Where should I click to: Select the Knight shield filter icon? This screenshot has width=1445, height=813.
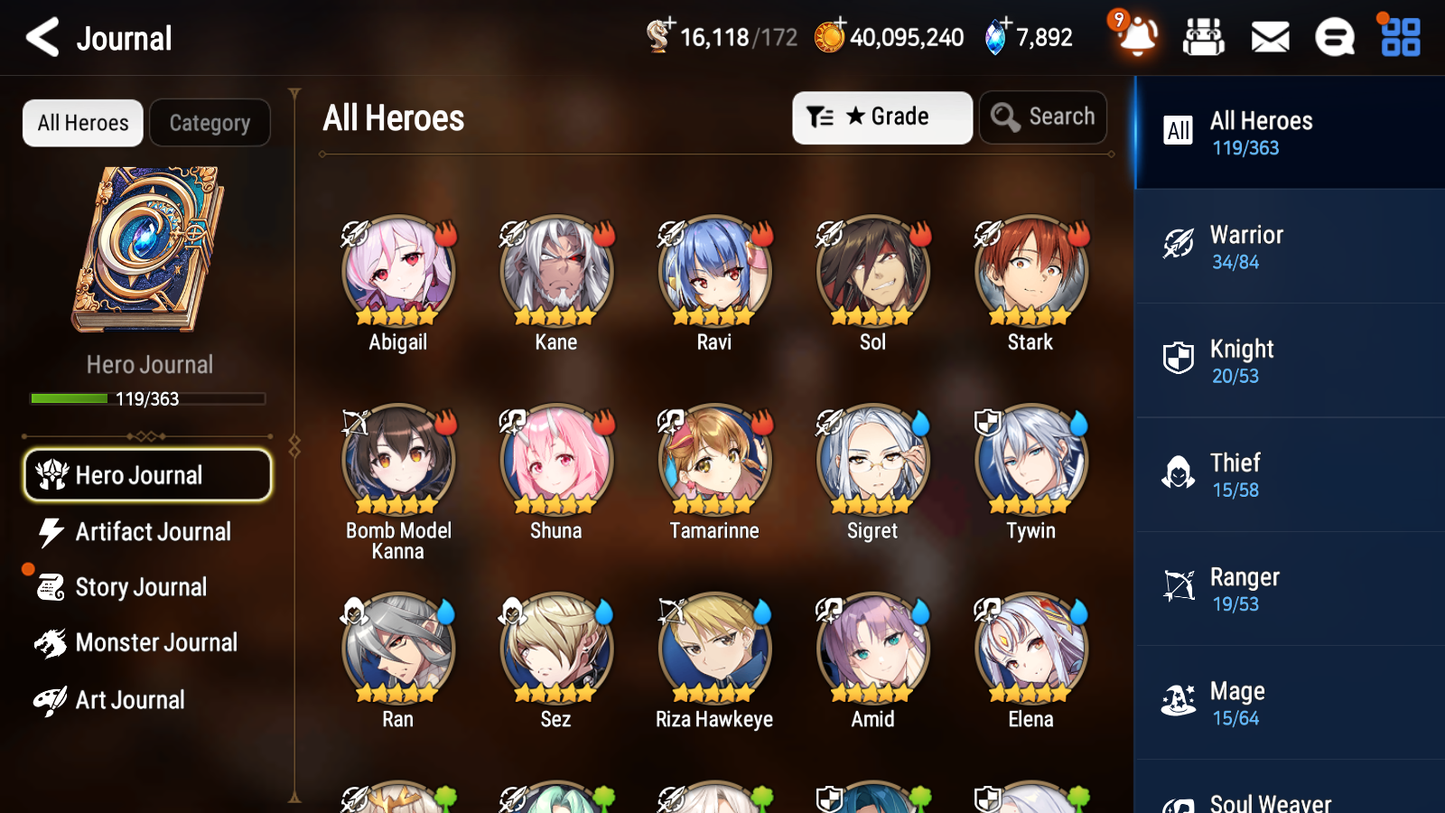click(1180, 358)
